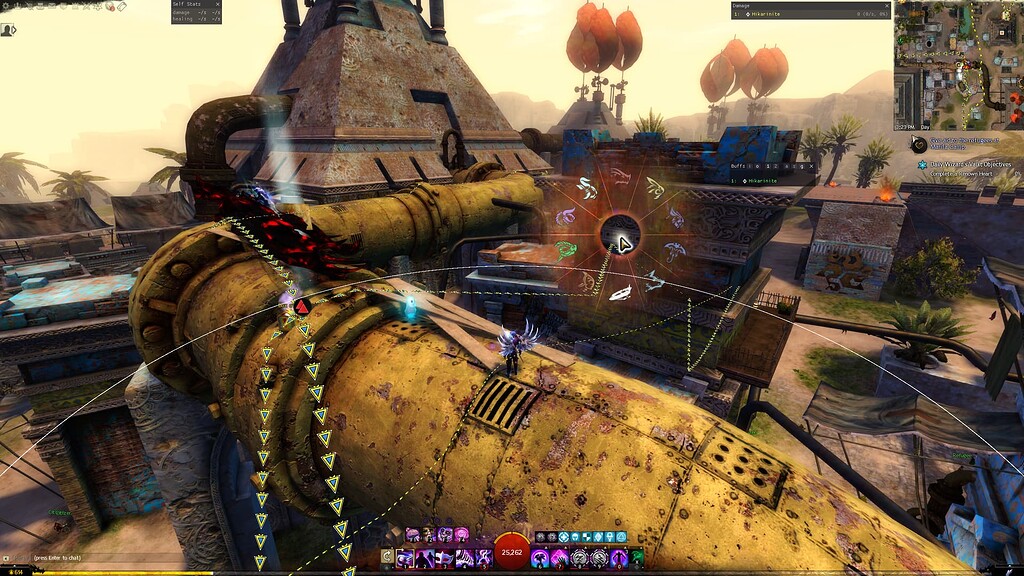Use the pink hand utility skill
Viewport: 1024px width, 576px height.
[x=561, y=557]
